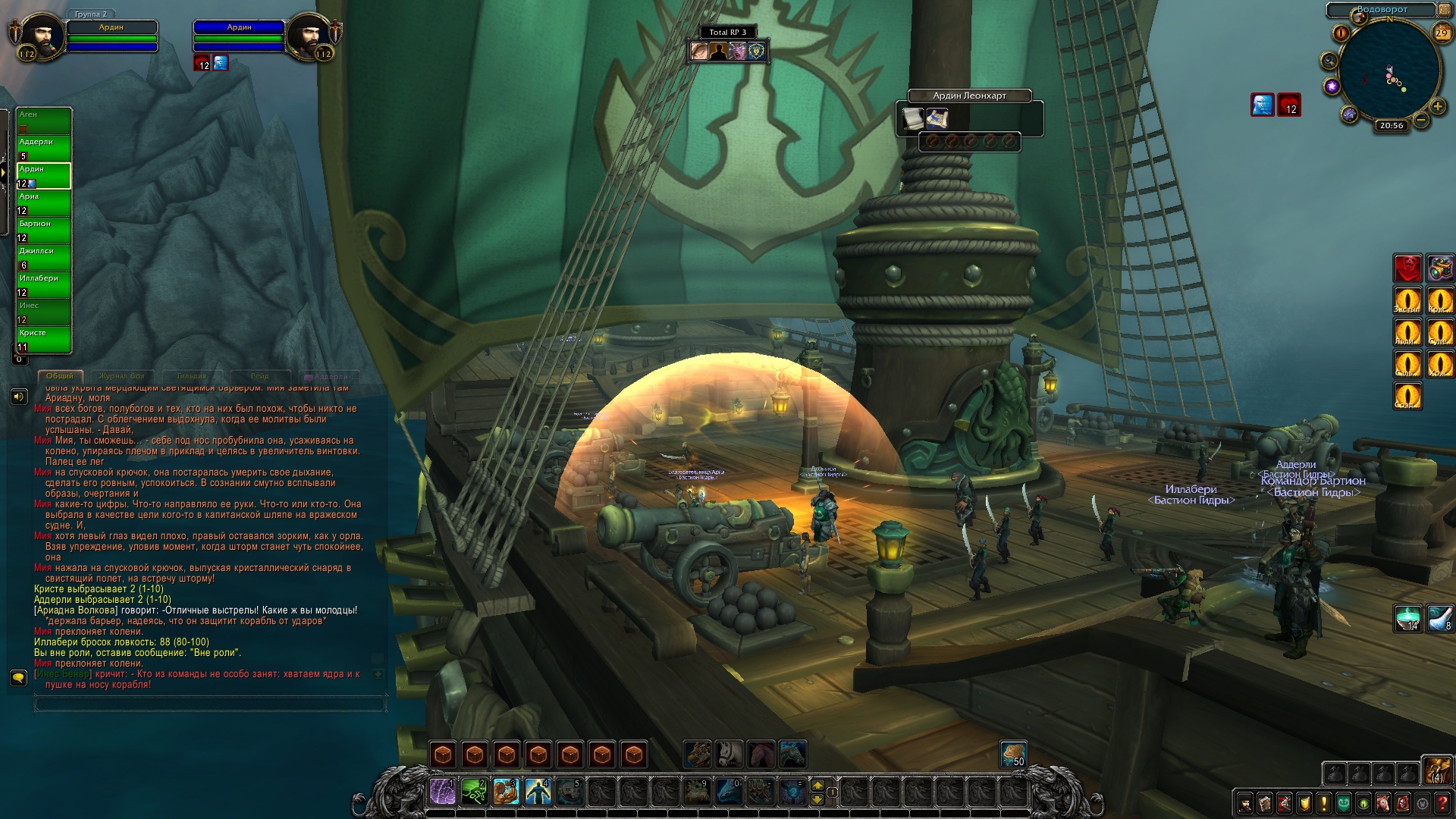Toggle the chat voice speaker button
1456x819 pixels.
point(19,397)
